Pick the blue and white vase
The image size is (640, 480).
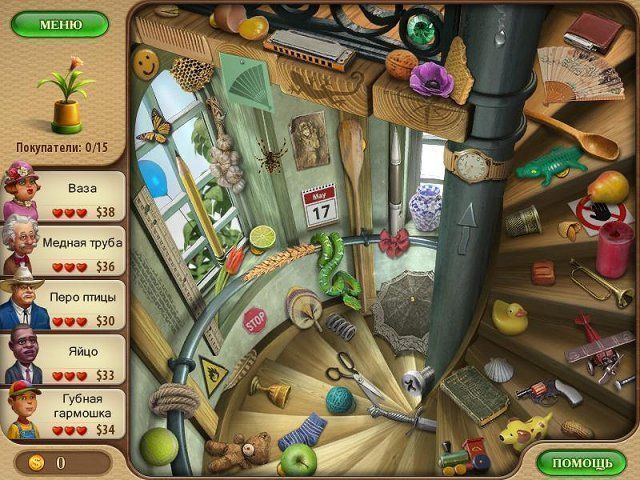(426, 207)
